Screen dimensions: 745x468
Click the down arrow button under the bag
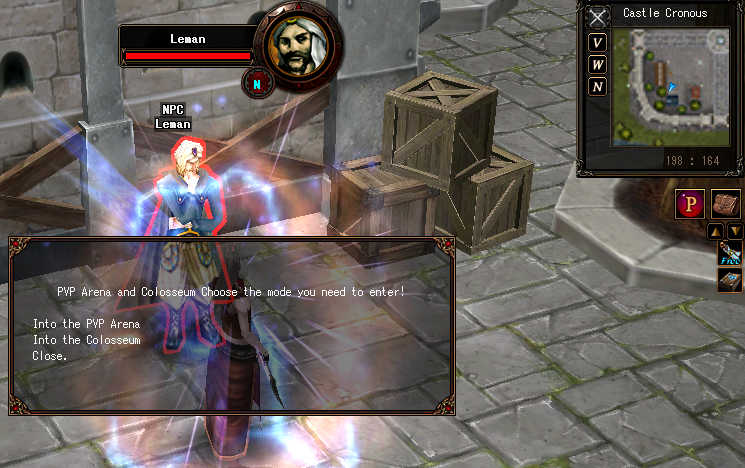click(735, 232)
